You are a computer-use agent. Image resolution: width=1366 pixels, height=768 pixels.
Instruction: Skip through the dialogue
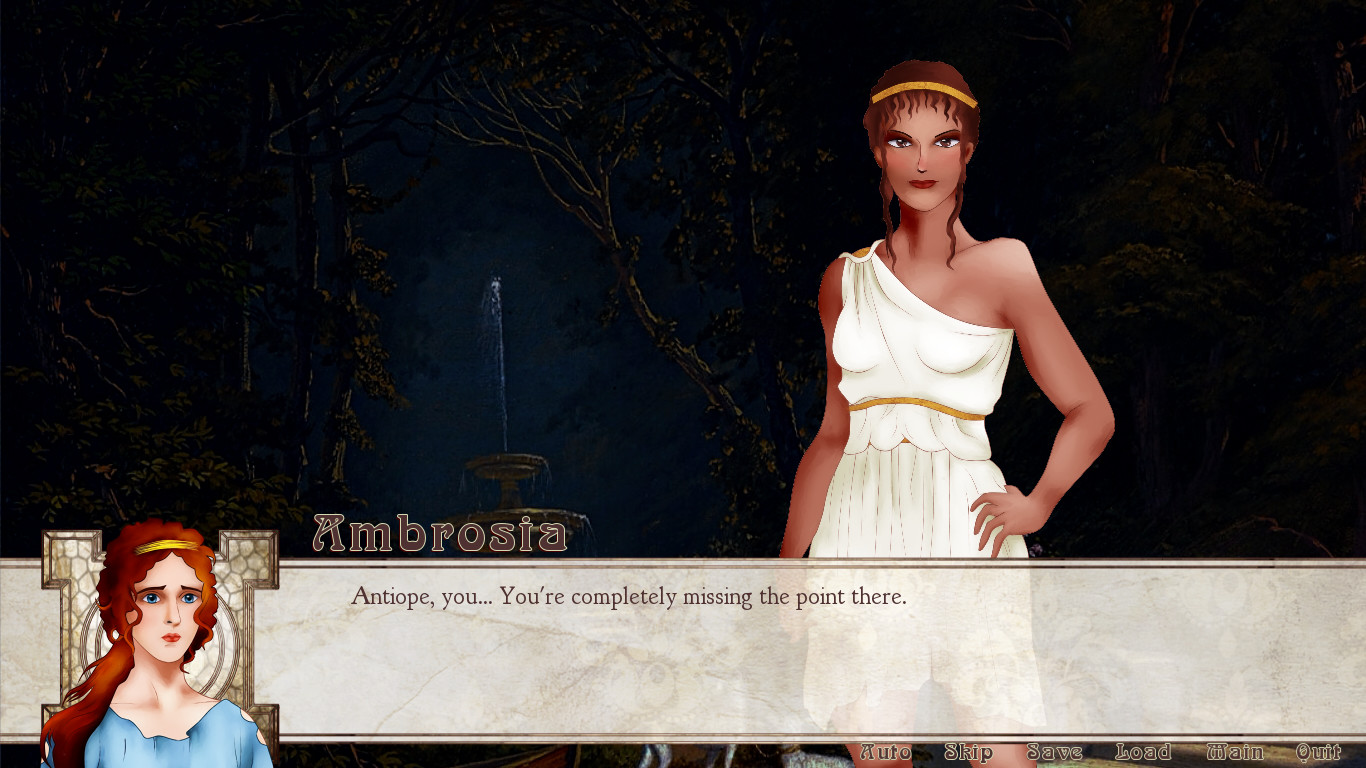[x=968, y=752]
